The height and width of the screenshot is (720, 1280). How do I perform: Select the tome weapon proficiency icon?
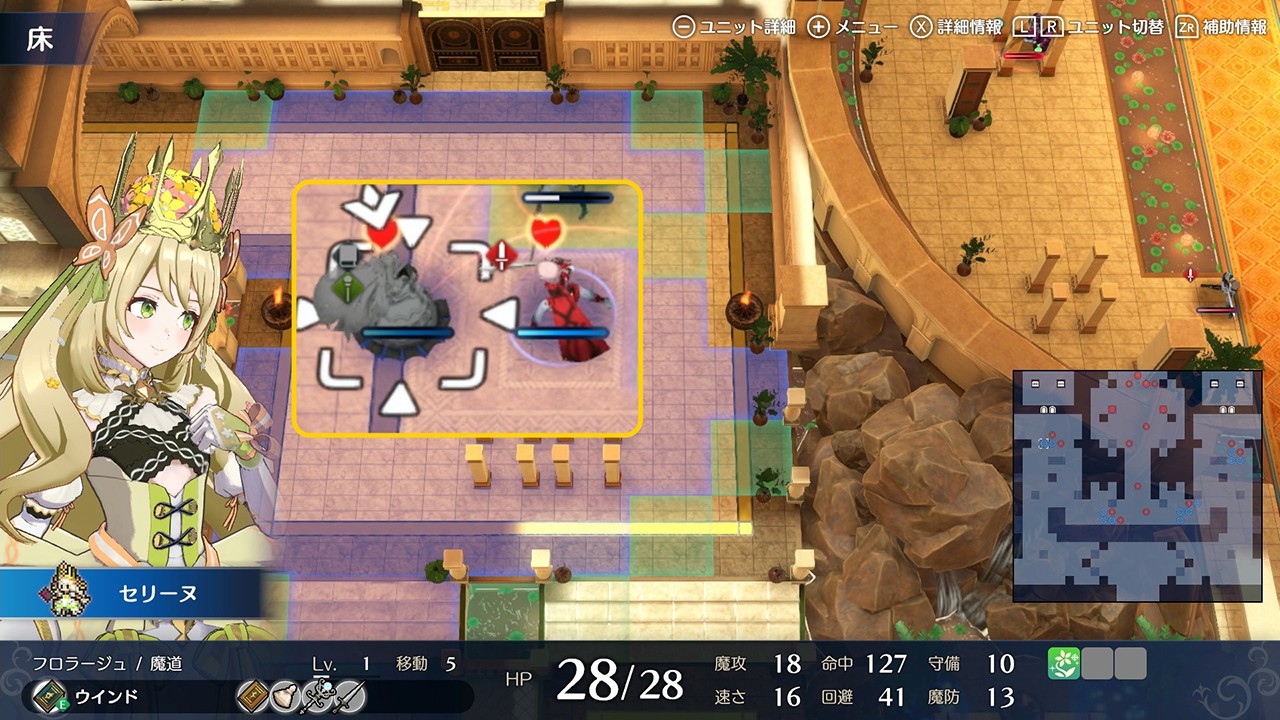(x=251, y=696)
